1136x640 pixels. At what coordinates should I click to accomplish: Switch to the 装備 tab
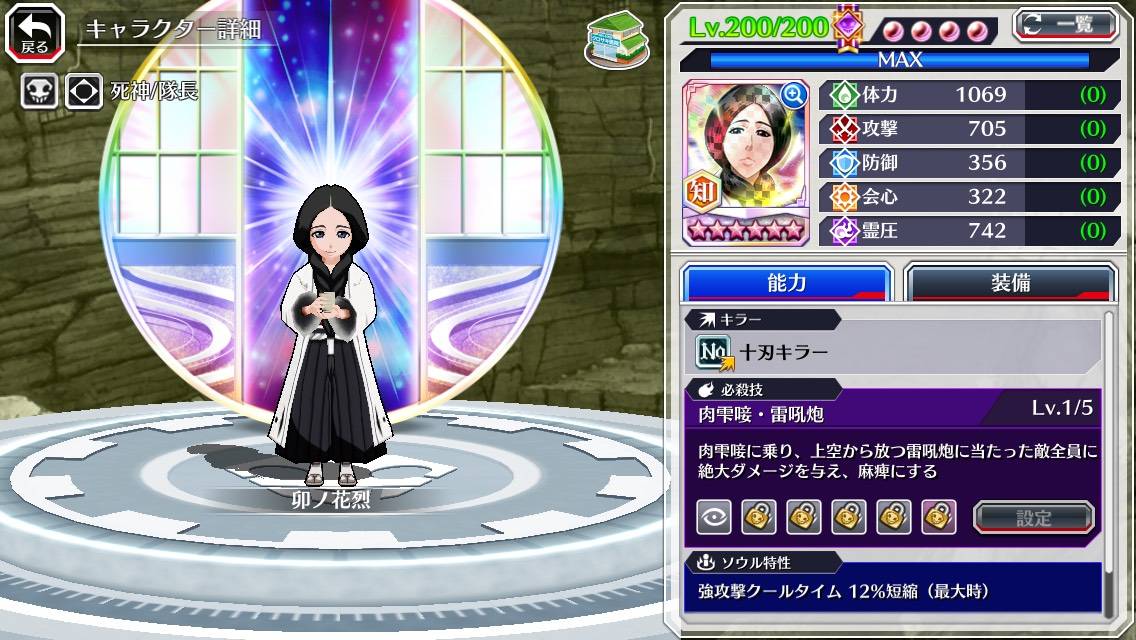pyautogui.click(x=1010, y=283)
